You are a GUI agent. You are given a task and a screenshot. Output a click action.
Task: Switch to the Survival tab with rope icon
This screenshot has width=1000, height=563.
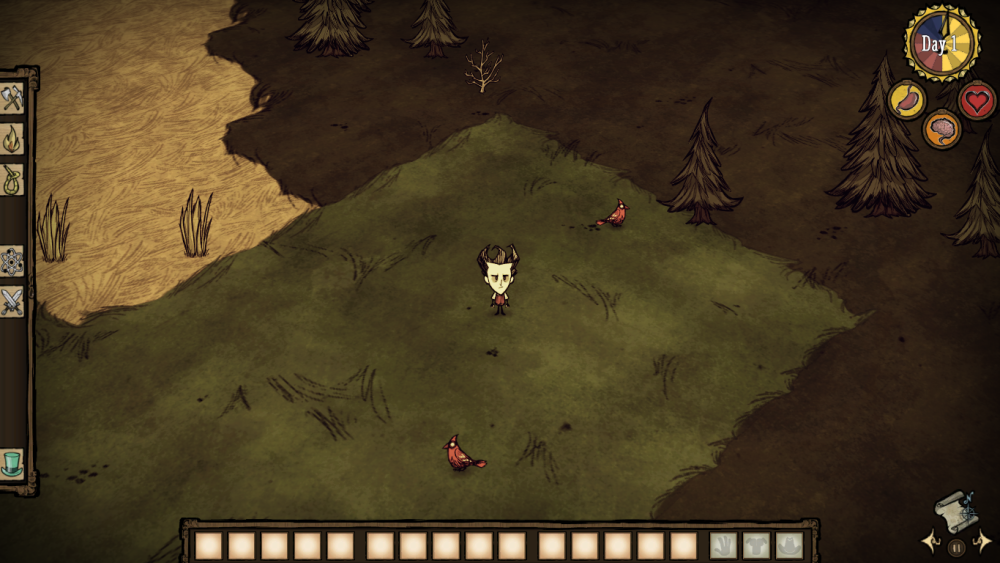tap(12, 179)
